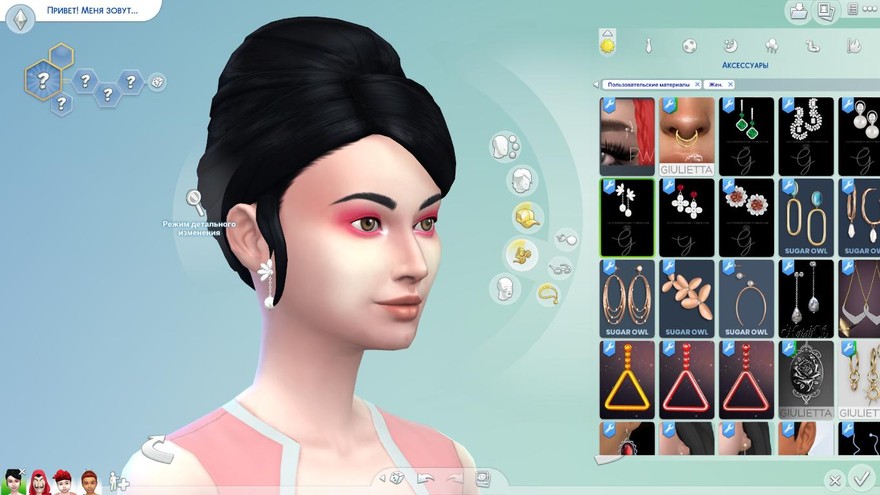This screenshot has width=880, height=495.
Task: Open the detailed edit mode magnifier
Action: (x=195, y=203)
